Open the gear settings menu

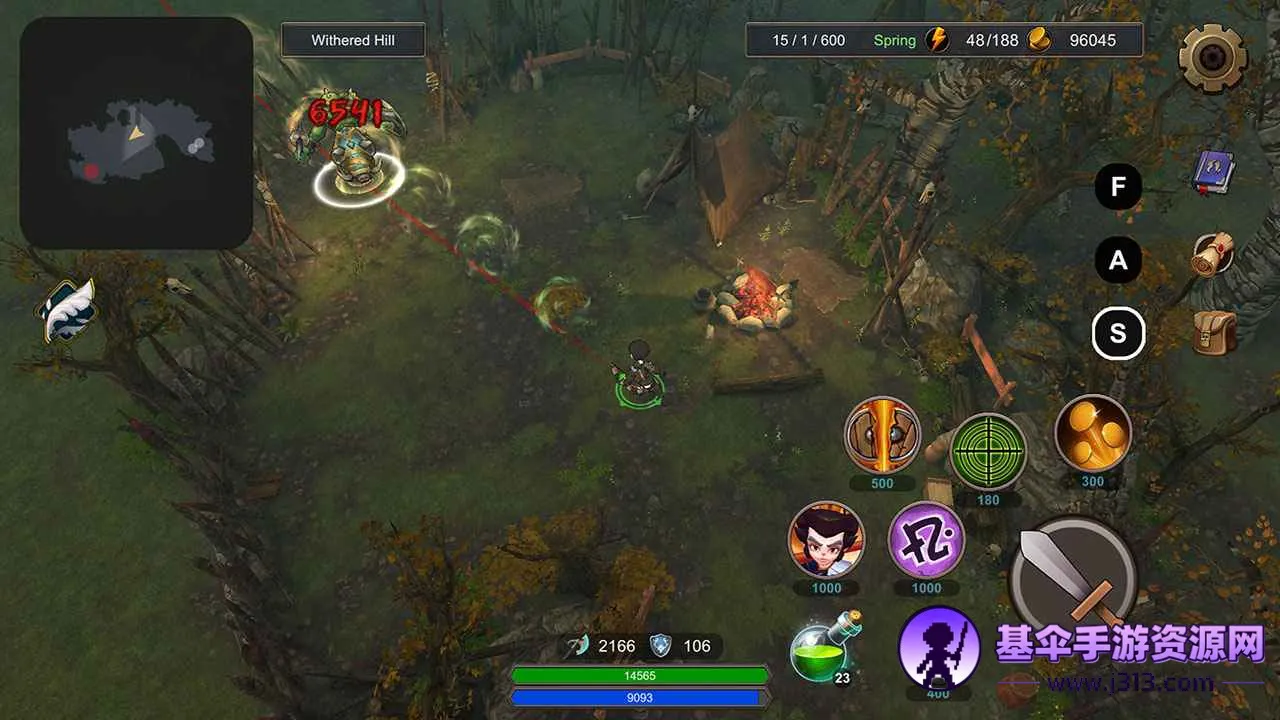1212,58
